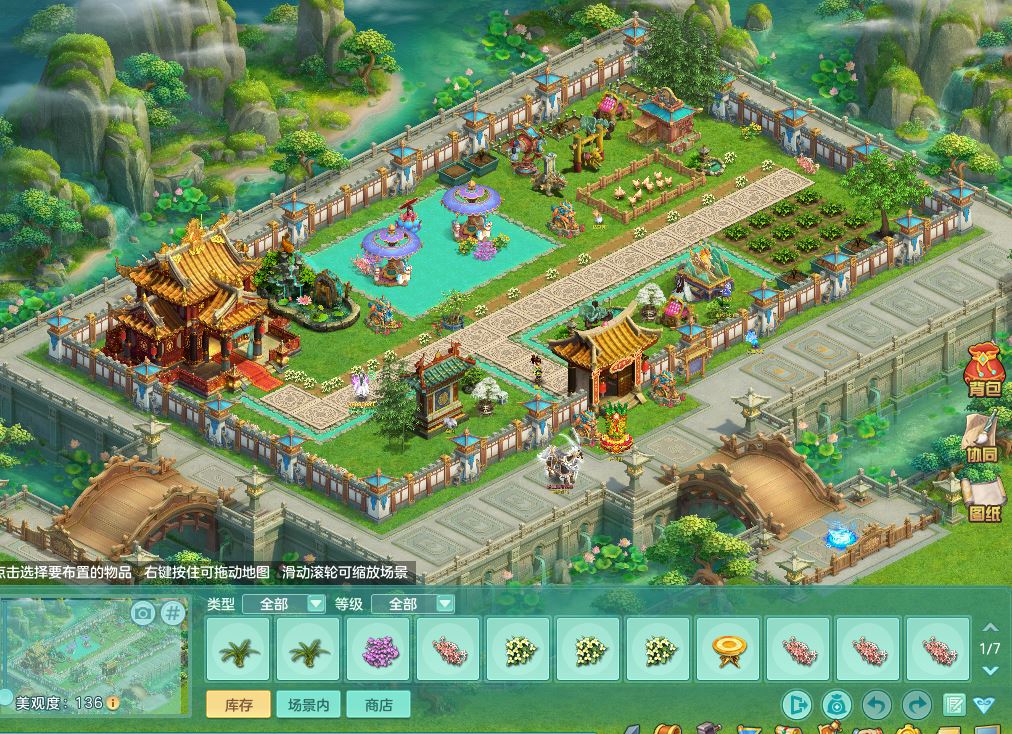The image size is (1012, 734).
Task: Open the beauty score info icon
Action: 113,703
